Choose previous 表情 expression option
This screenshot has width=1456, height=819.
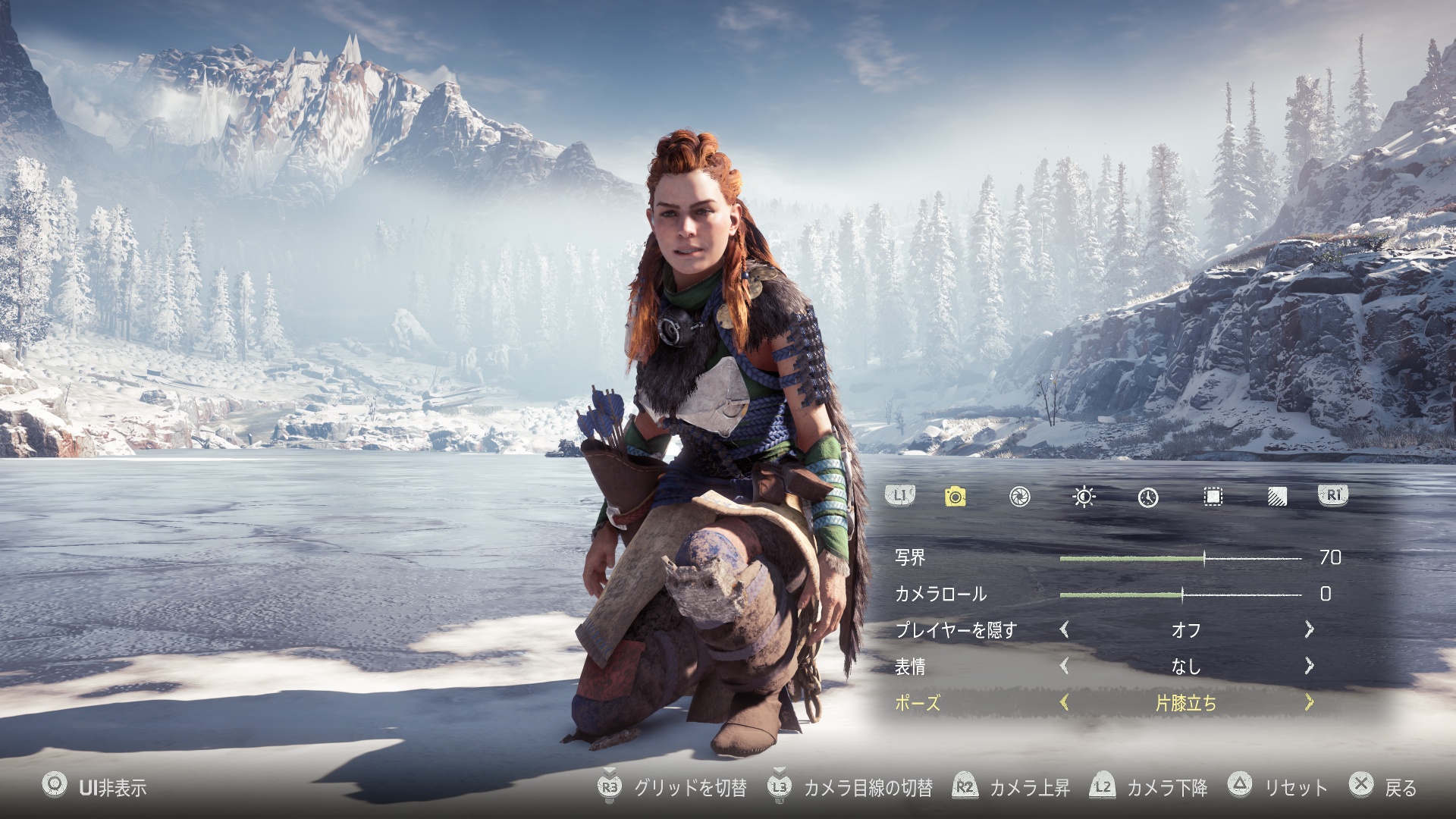point(1065,666)
